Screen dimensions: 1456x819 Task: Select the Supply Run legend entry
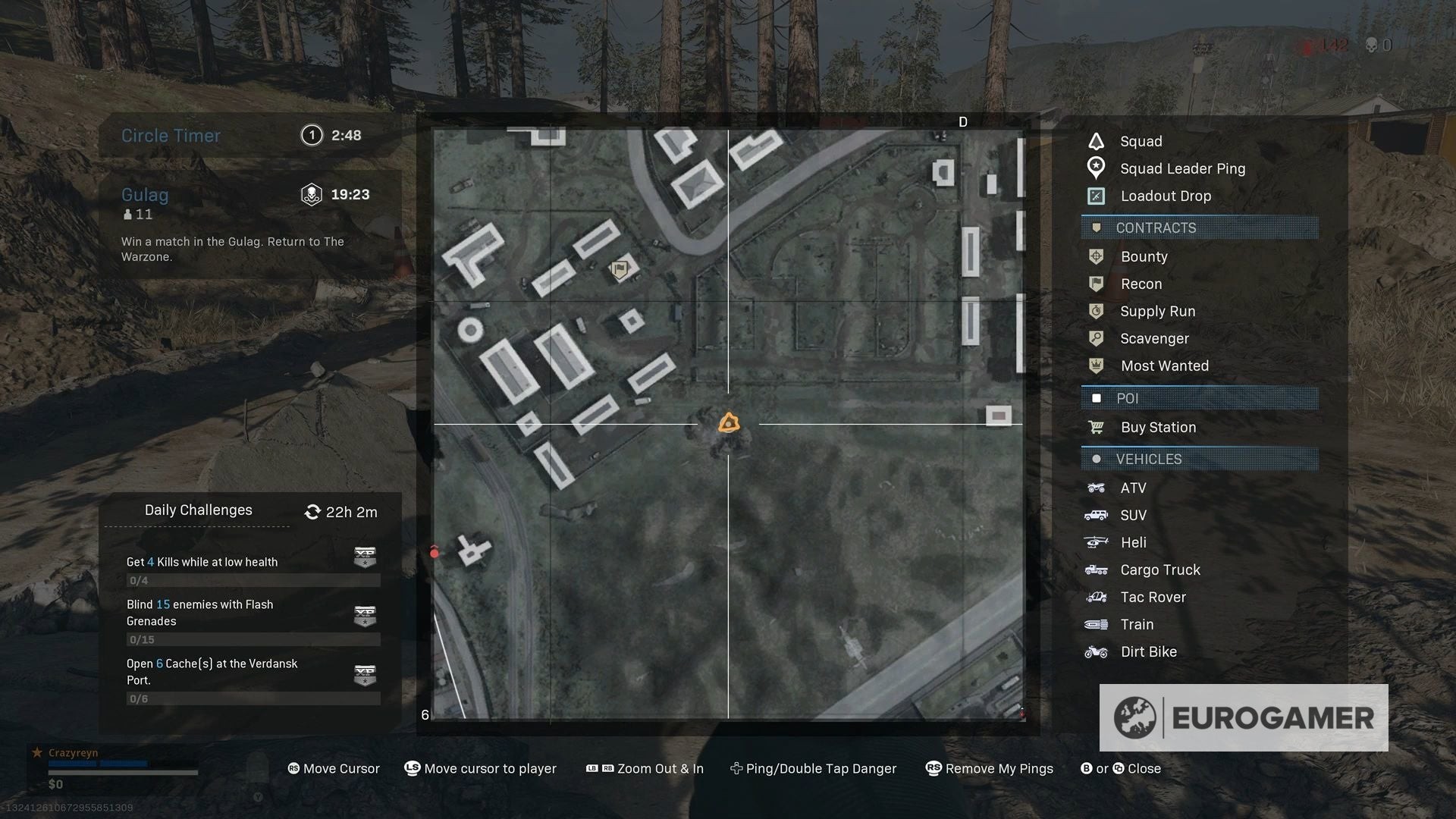1157,311
